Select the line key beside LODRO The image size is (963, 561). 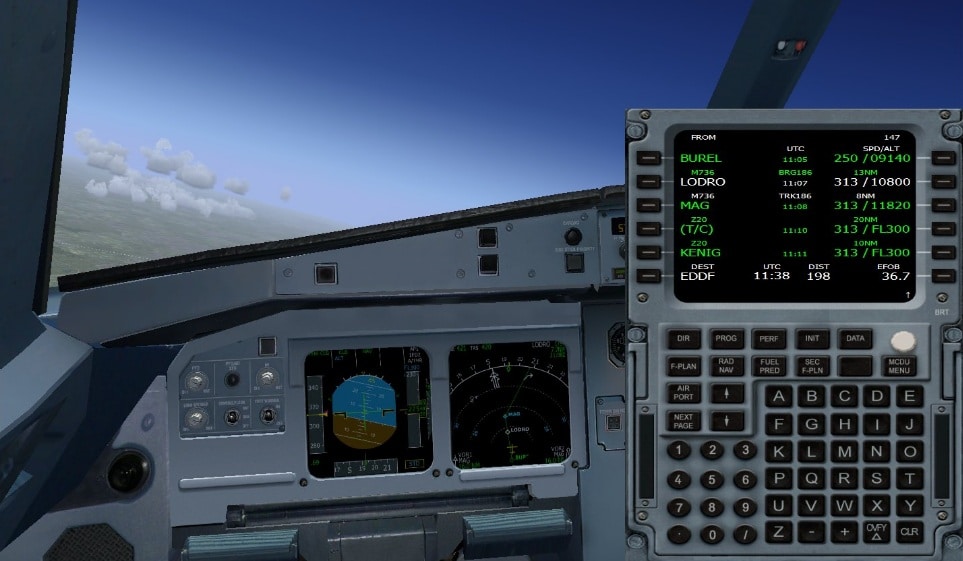coord(650,182)
